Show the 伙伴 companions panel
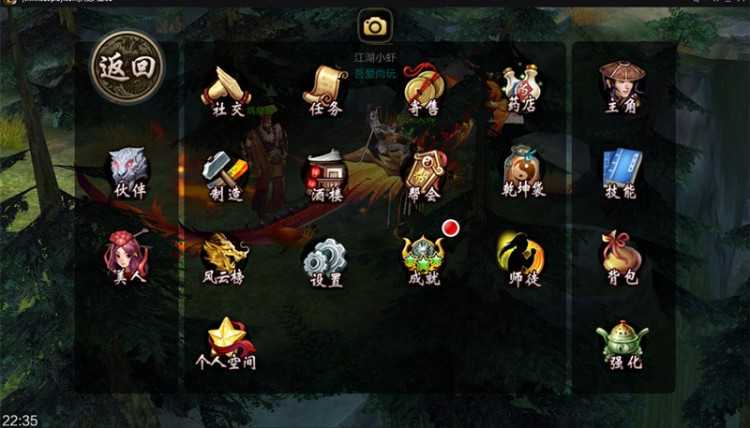The image size is (750, 428). coord(129,173)
